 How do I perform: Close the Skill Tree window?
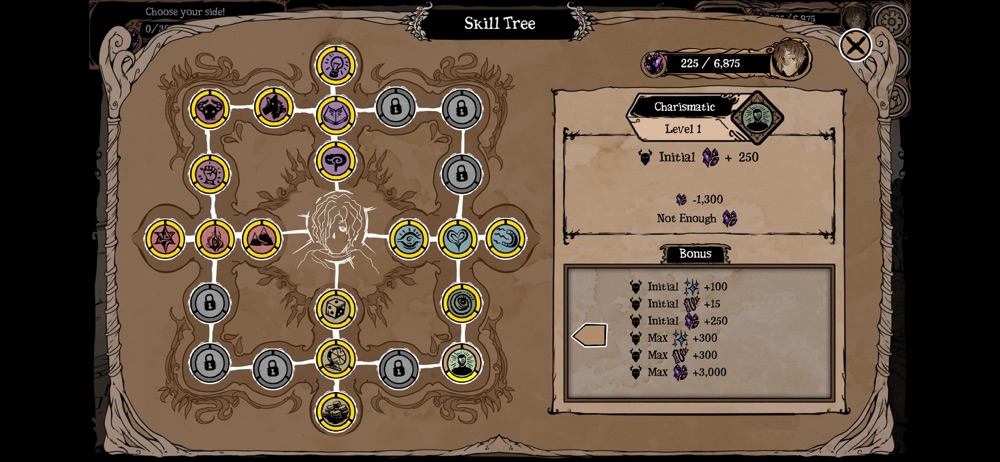click(854, 45)
